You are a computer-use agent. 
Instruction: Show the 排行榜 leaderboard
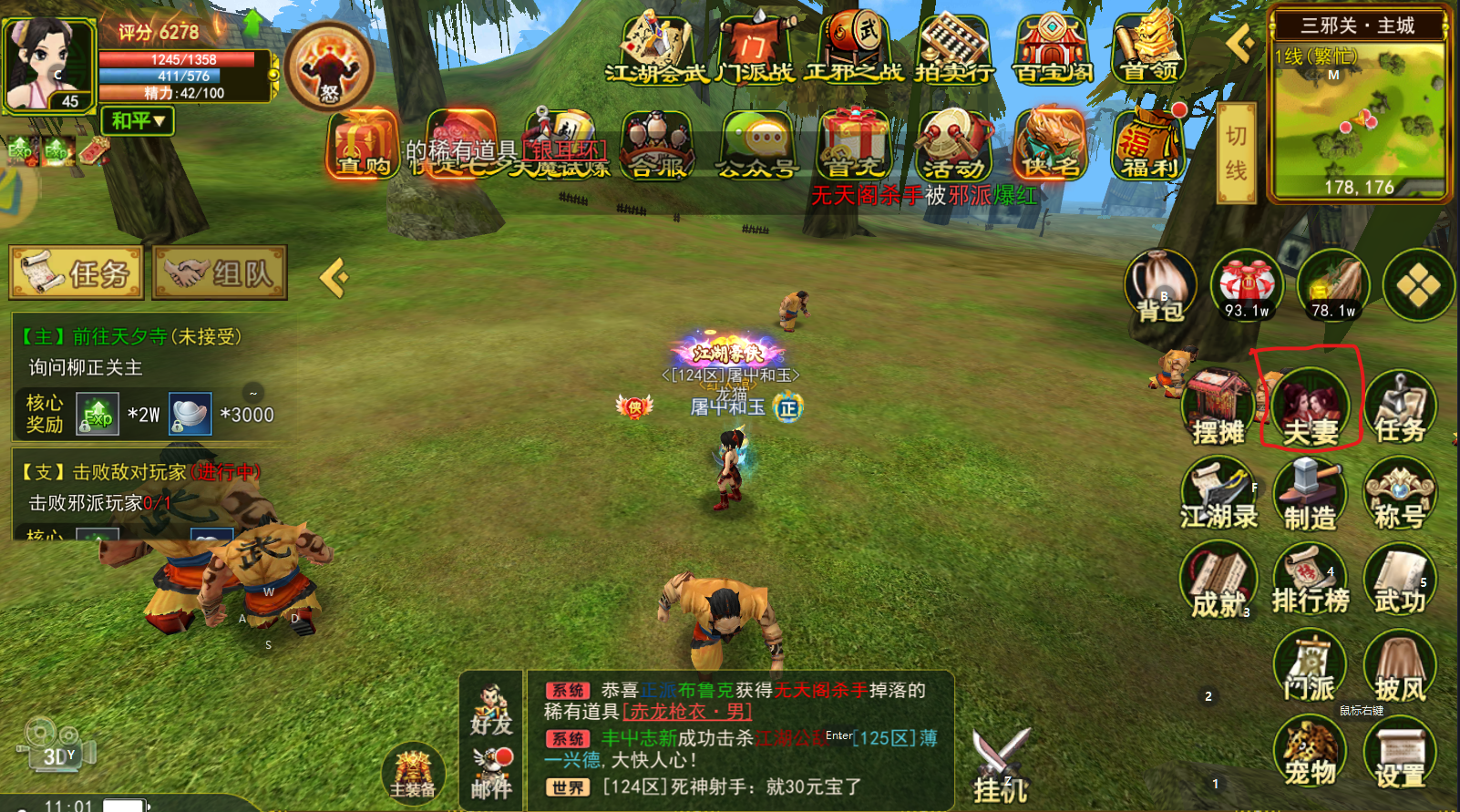(x=1310, y=580)
